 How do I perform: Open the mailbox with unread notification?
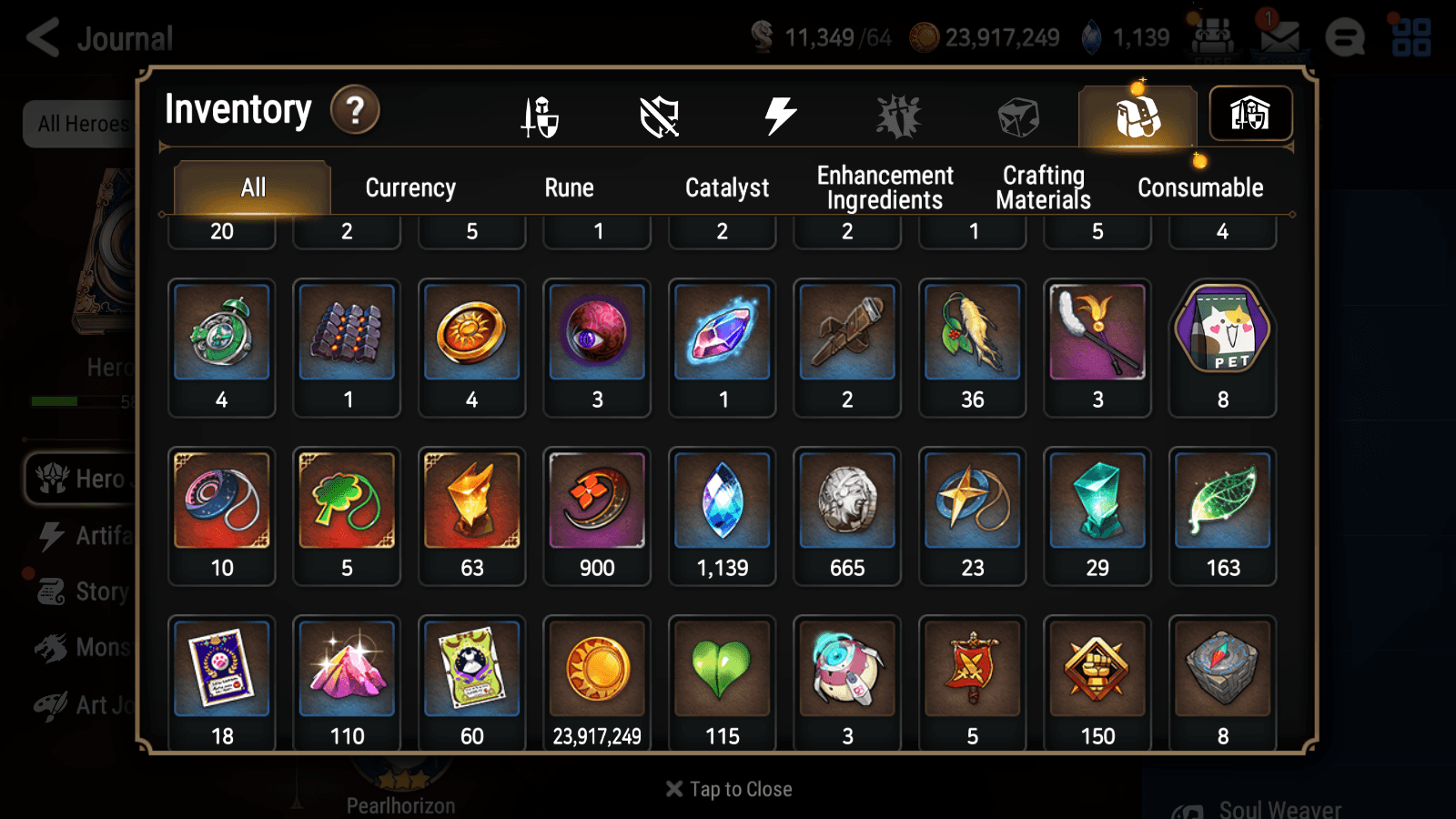(1281, 36)
